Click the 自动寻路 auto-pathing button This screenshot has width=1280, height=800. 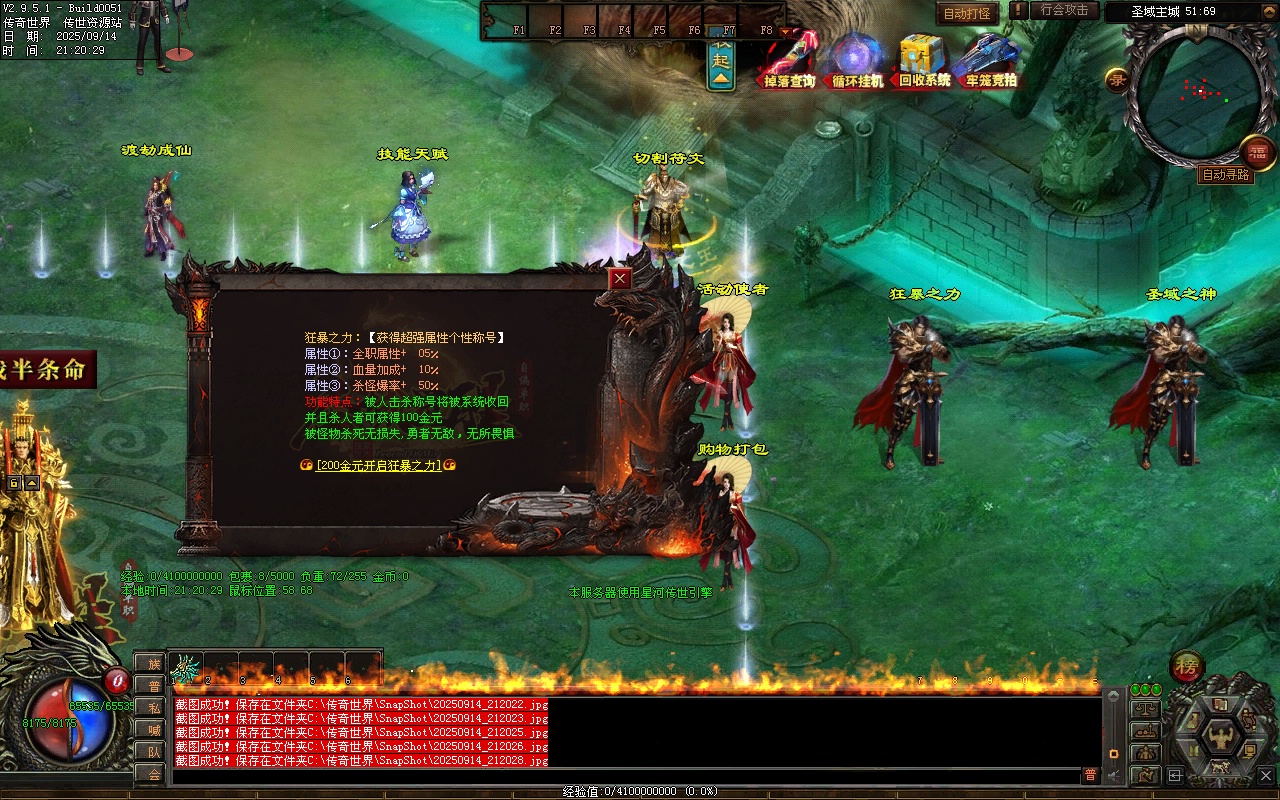point(1225,174)
